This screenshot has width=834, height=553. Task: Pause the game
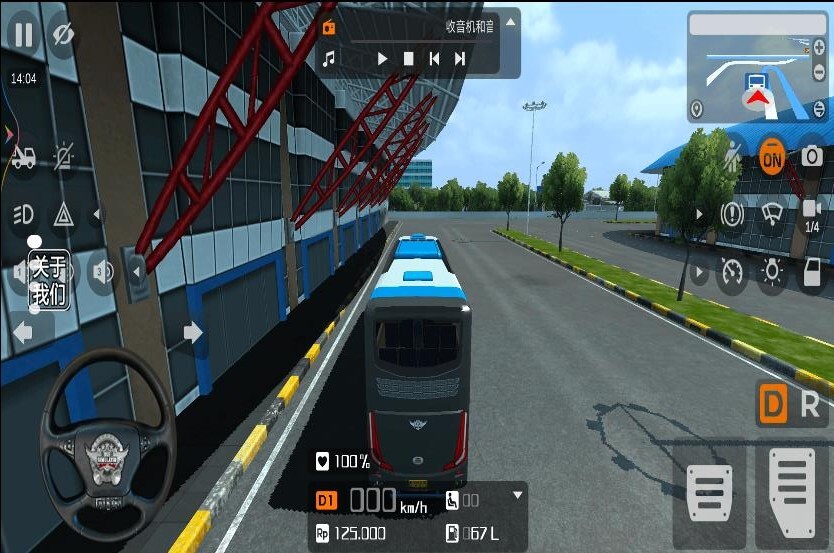22,35
